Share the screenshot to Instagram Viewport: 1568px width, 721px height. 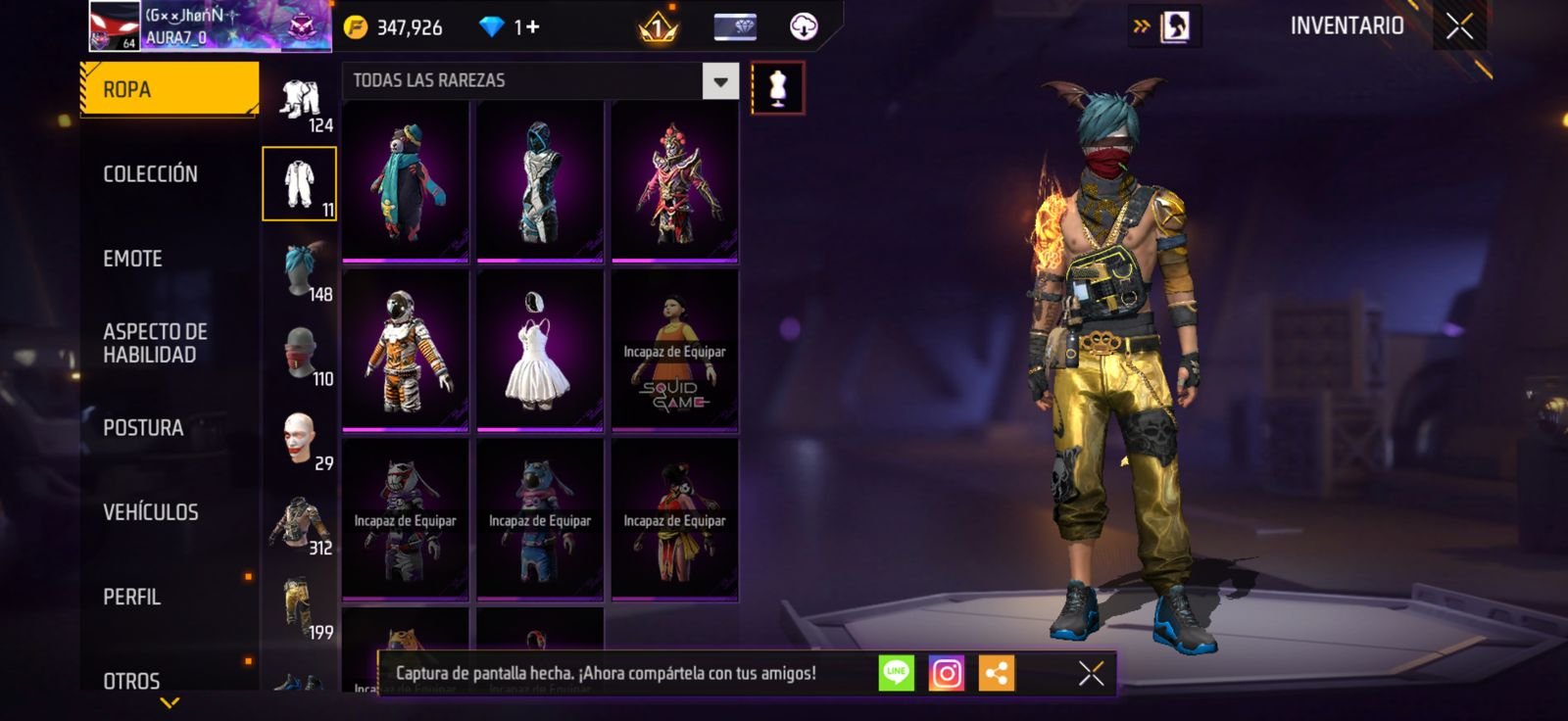pos(947,673)
